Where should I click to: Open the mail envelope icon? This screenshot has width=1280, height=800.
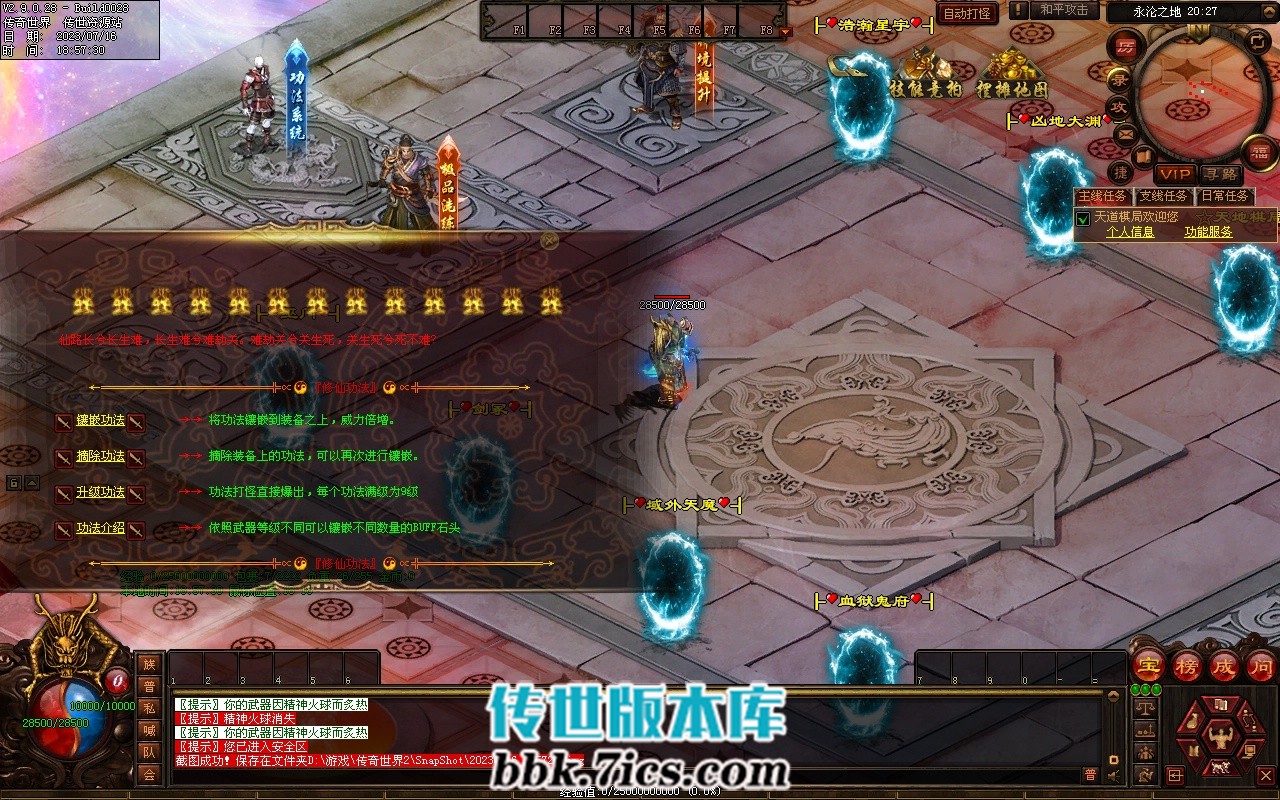coord(1126,133)
